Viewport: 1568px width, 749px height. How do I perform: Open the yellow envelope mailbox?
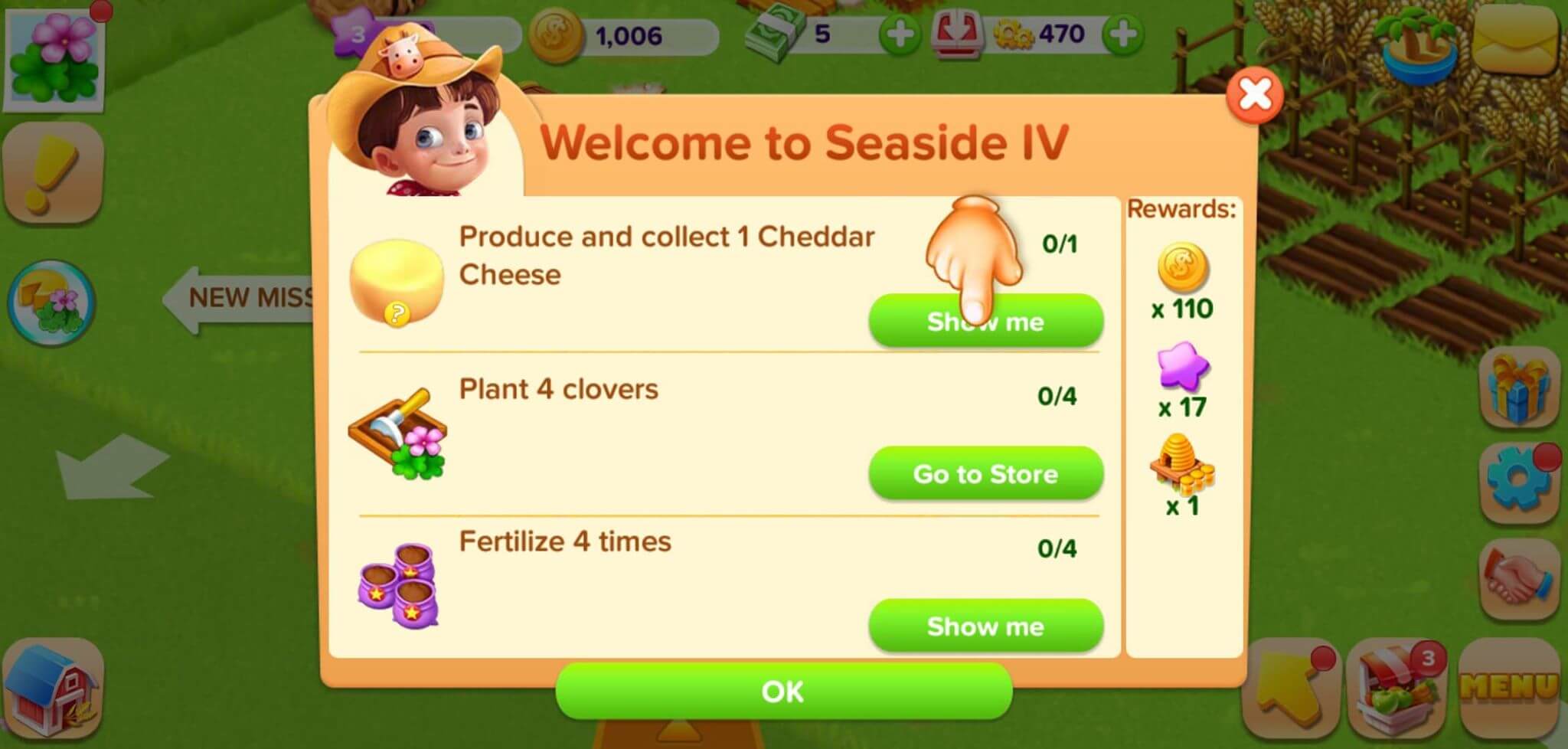pos(1516,37)
